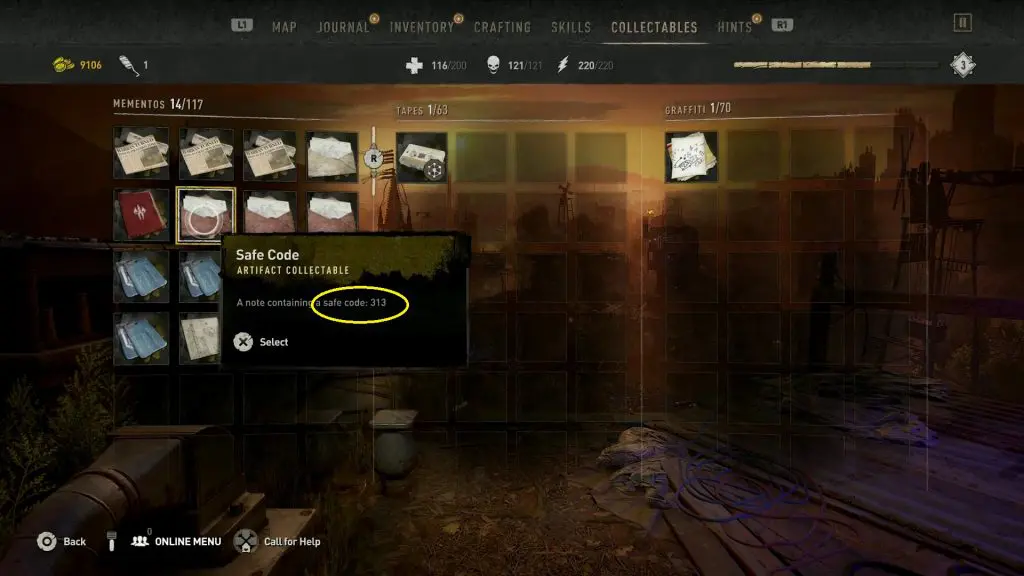Switch to the Crafting tab
Image resolution: width=1024 pixels, height=576 pixels.
502,27
